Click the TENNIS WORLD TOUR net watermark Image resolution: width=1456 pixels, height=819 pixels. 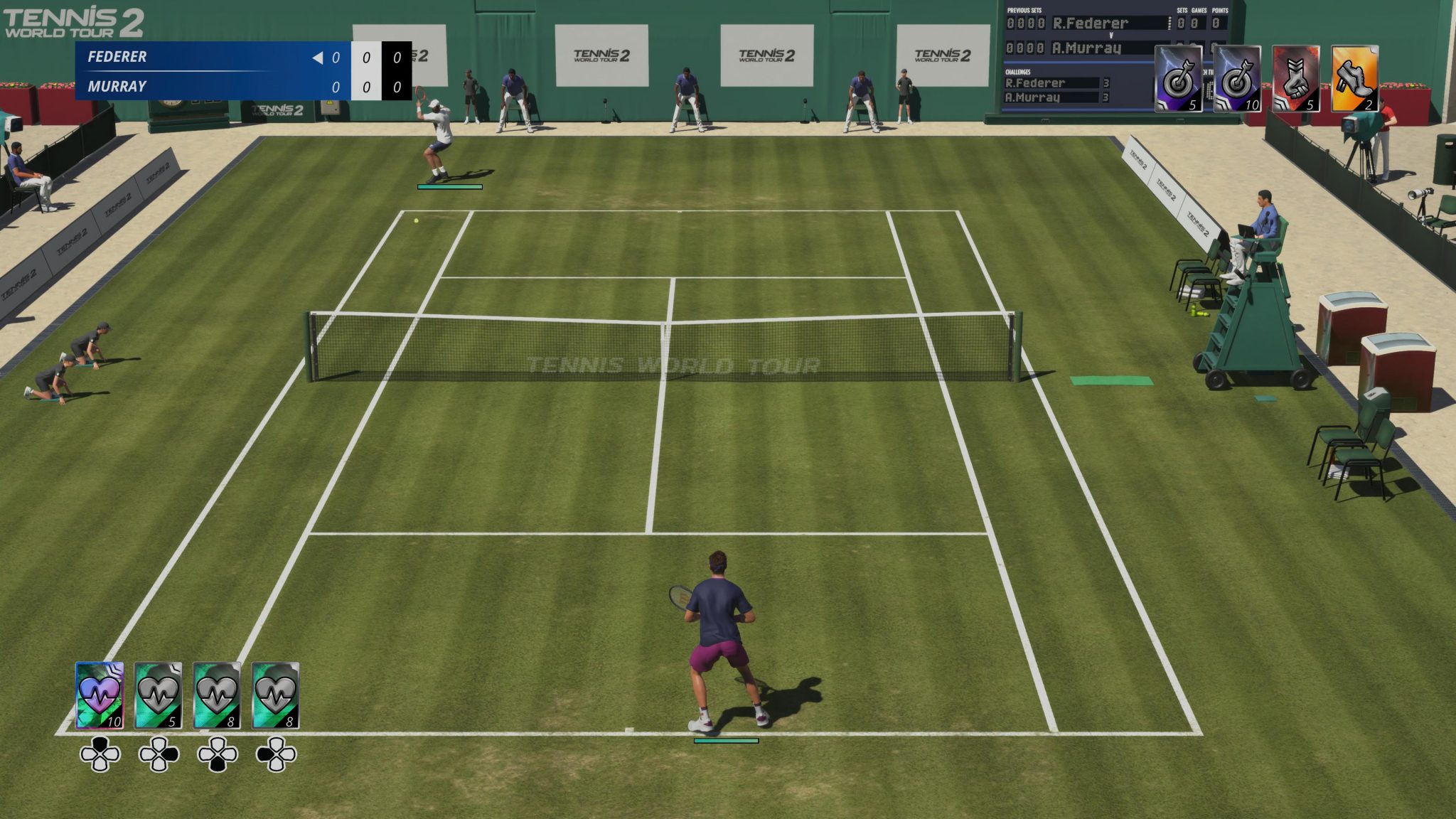(674, 363)
